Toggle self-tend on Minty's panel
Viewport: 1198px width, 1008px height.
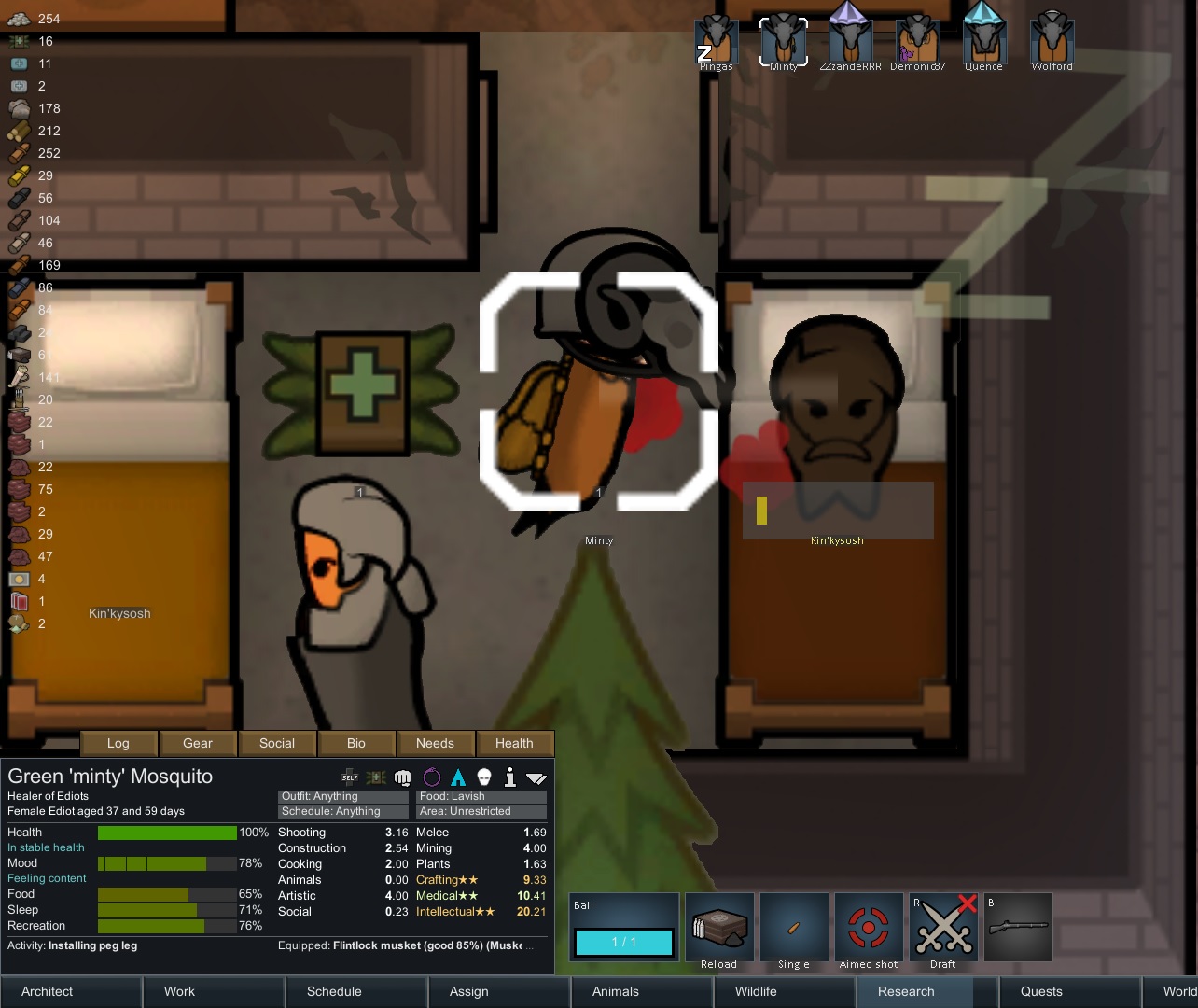[349, 777]
